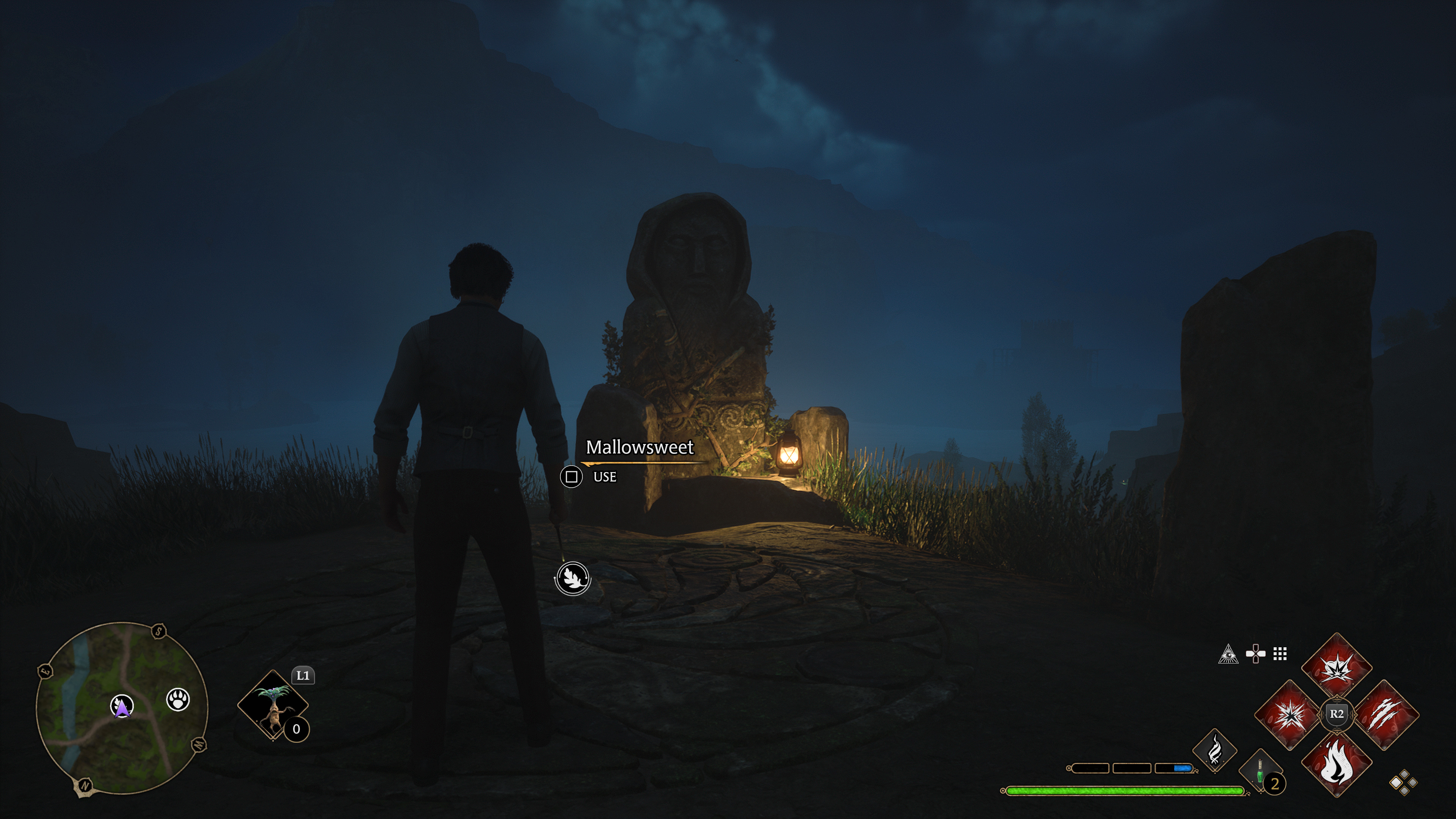Click the on-screen Mallowsweet leaf interaction marker
This screenshot has width=1456, height=819.
point(573,578)
